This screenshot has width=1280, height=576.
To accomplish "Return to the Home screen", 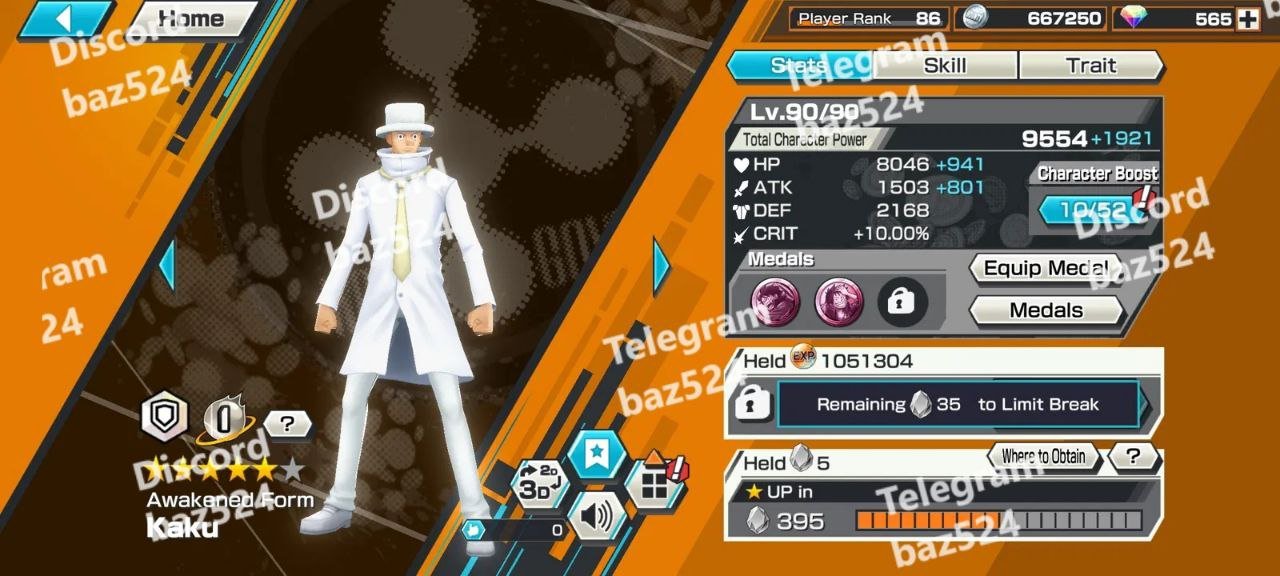I will pyautogui.click(x=193, y=19).
